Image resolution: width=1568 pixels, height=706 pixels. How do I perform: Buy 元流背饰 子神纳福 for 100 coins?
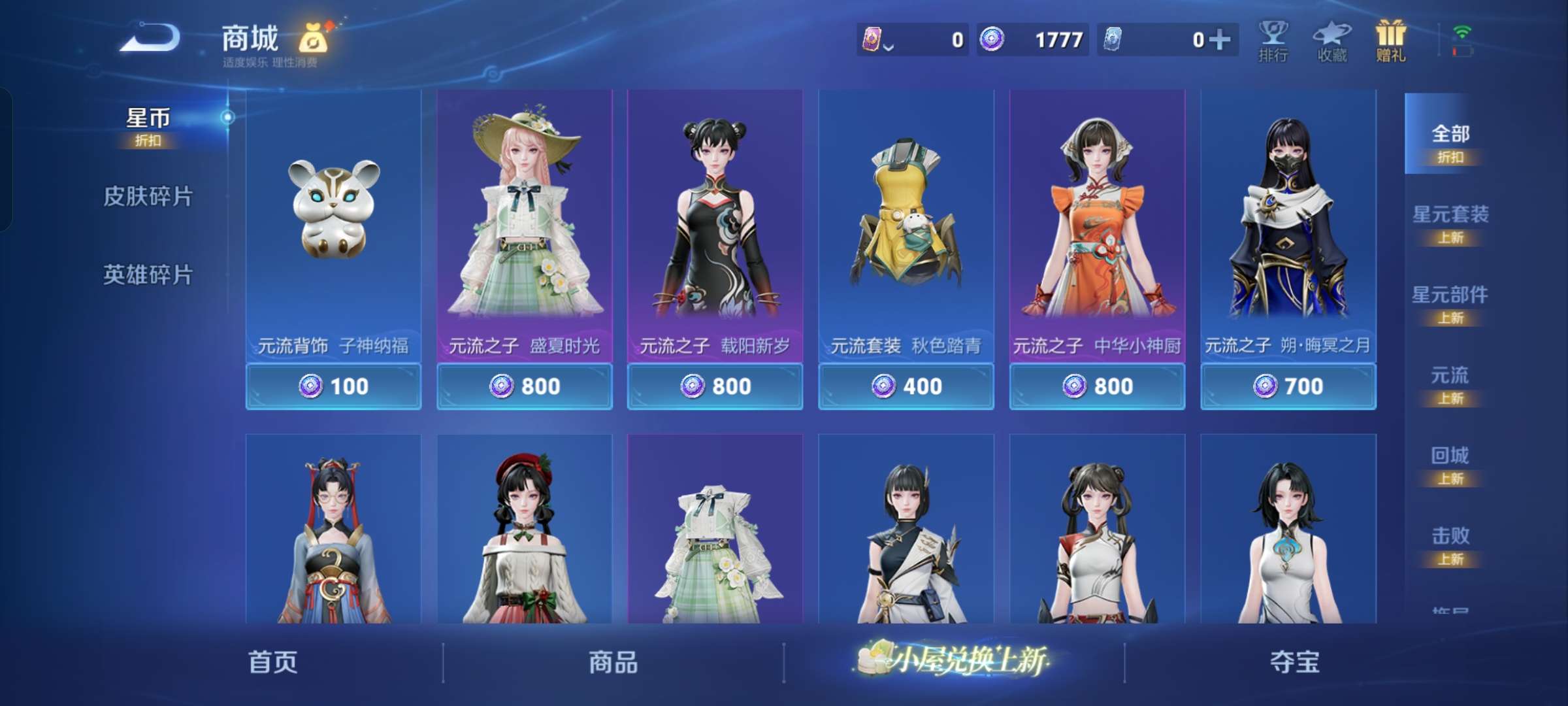coord(334,386)
